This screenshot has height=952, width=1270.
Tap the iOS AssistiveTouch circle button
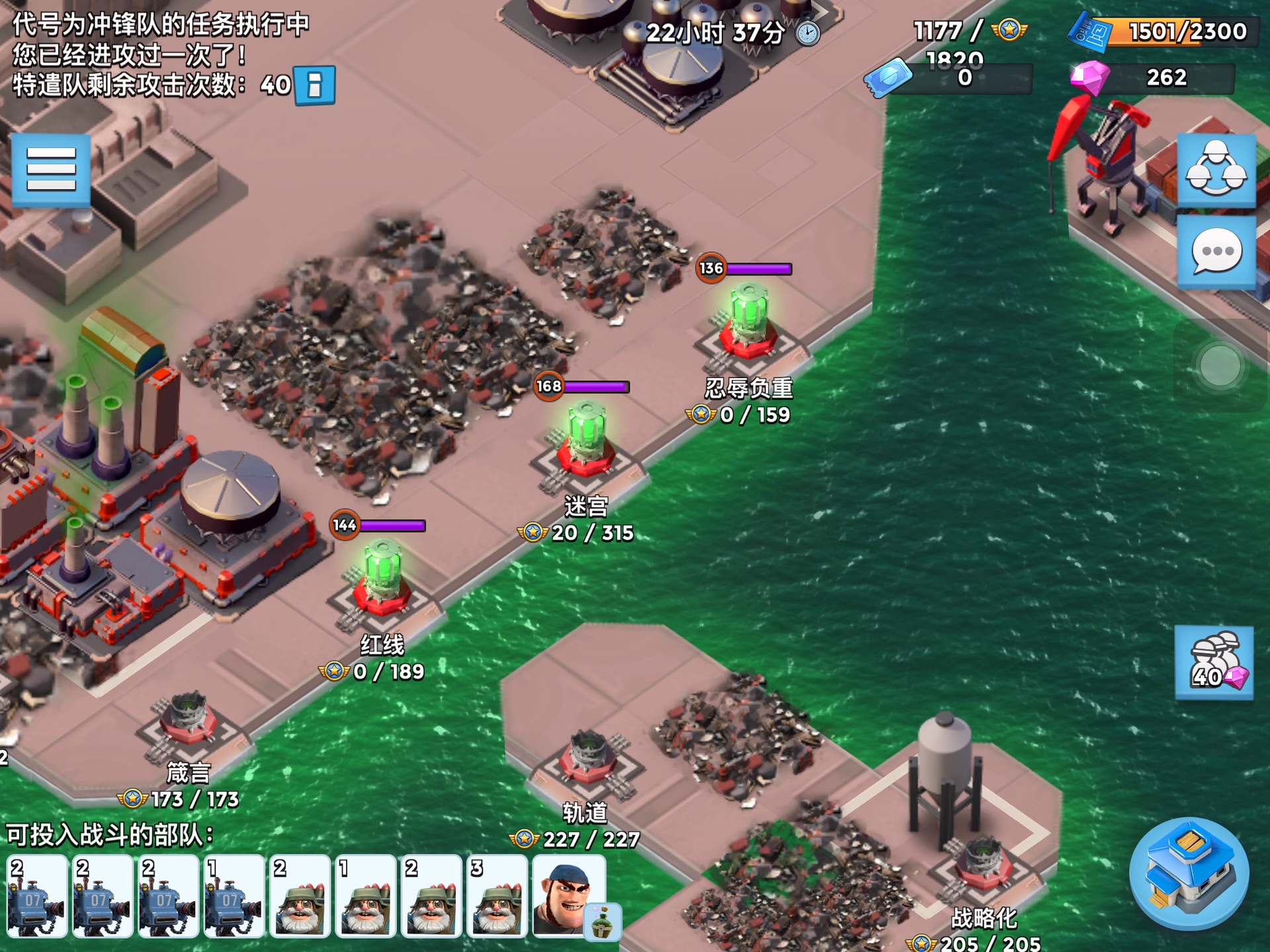coord(1219,366)
